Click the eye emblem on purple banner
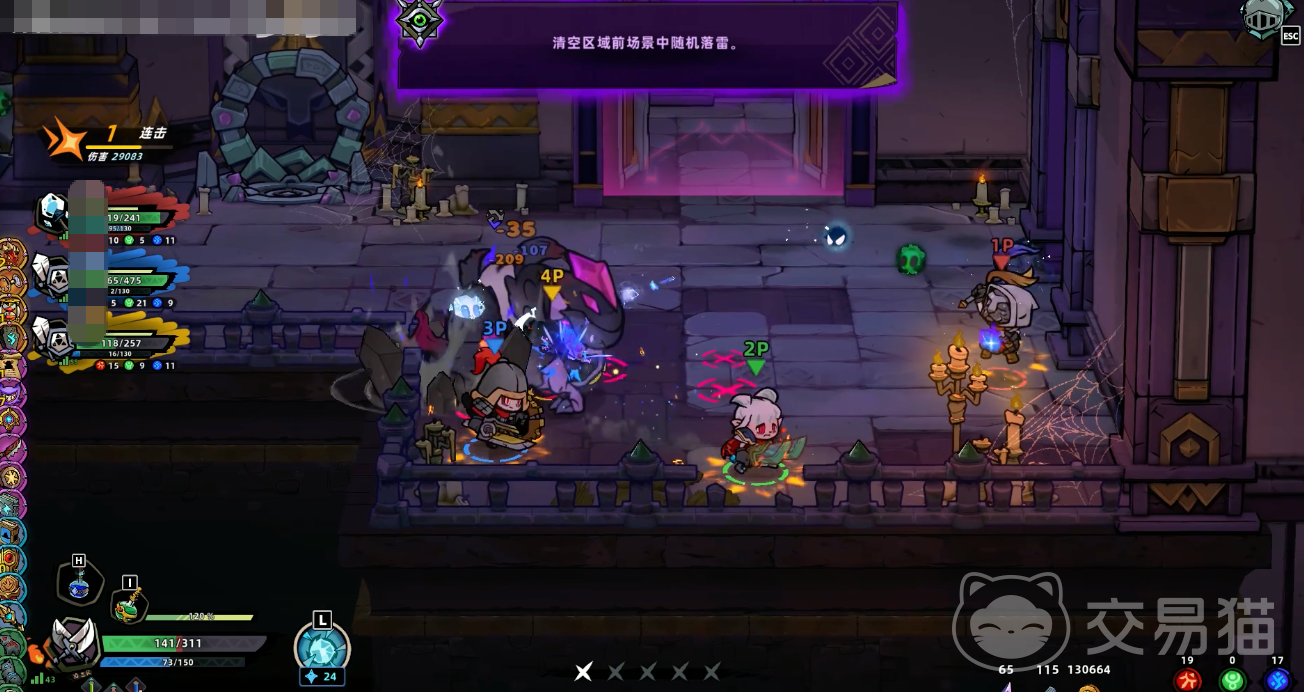1304x692 pixels. pos(421,19)
